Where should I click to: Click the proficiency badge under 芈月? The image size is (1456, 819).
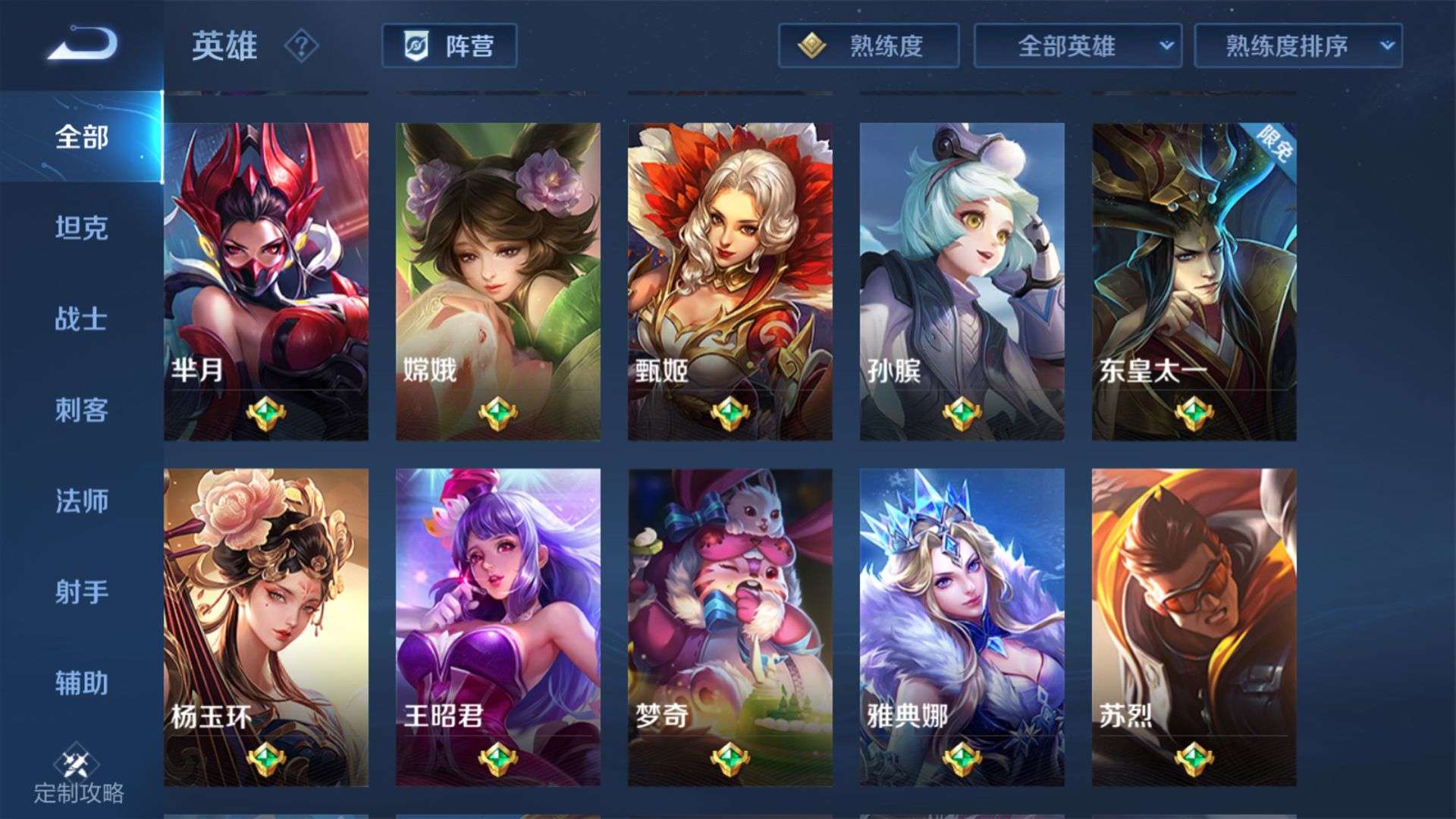point(265,413)
